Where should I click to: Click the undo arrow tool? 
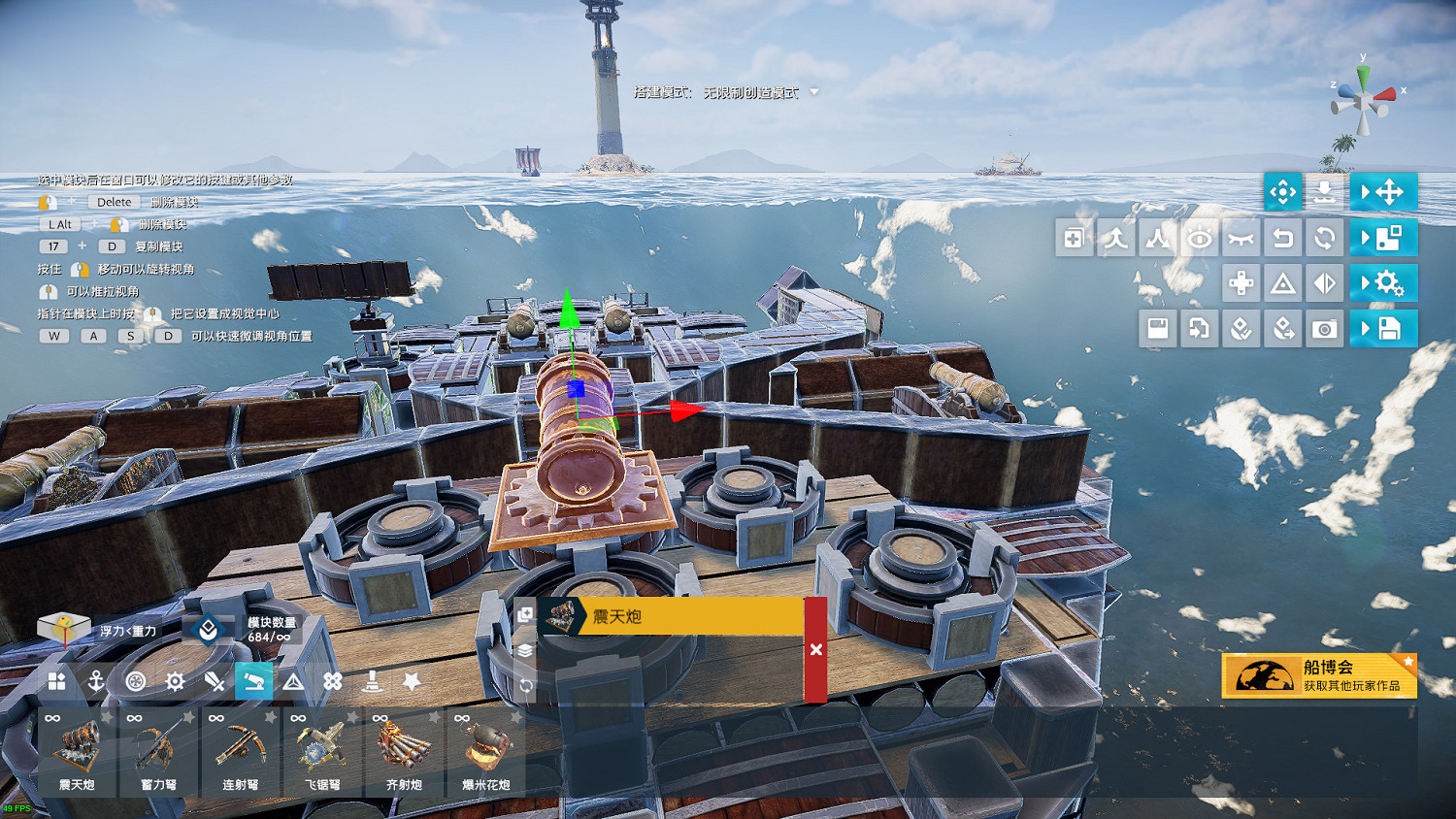[x=1283, y=238]
